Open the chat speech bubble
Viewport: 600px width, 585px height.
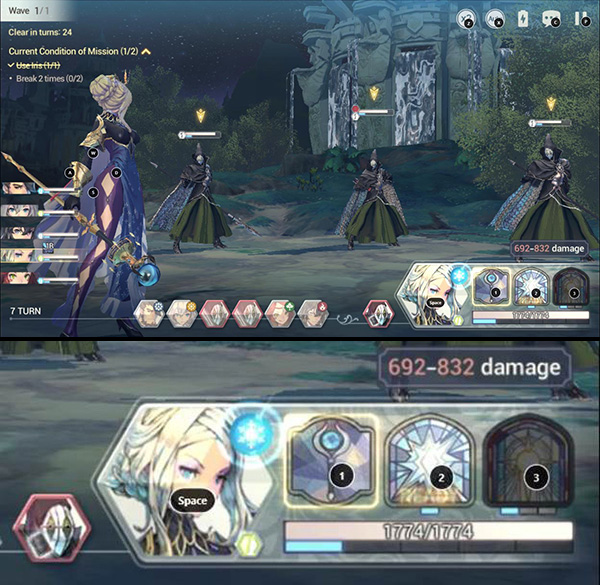coord(549,18)
